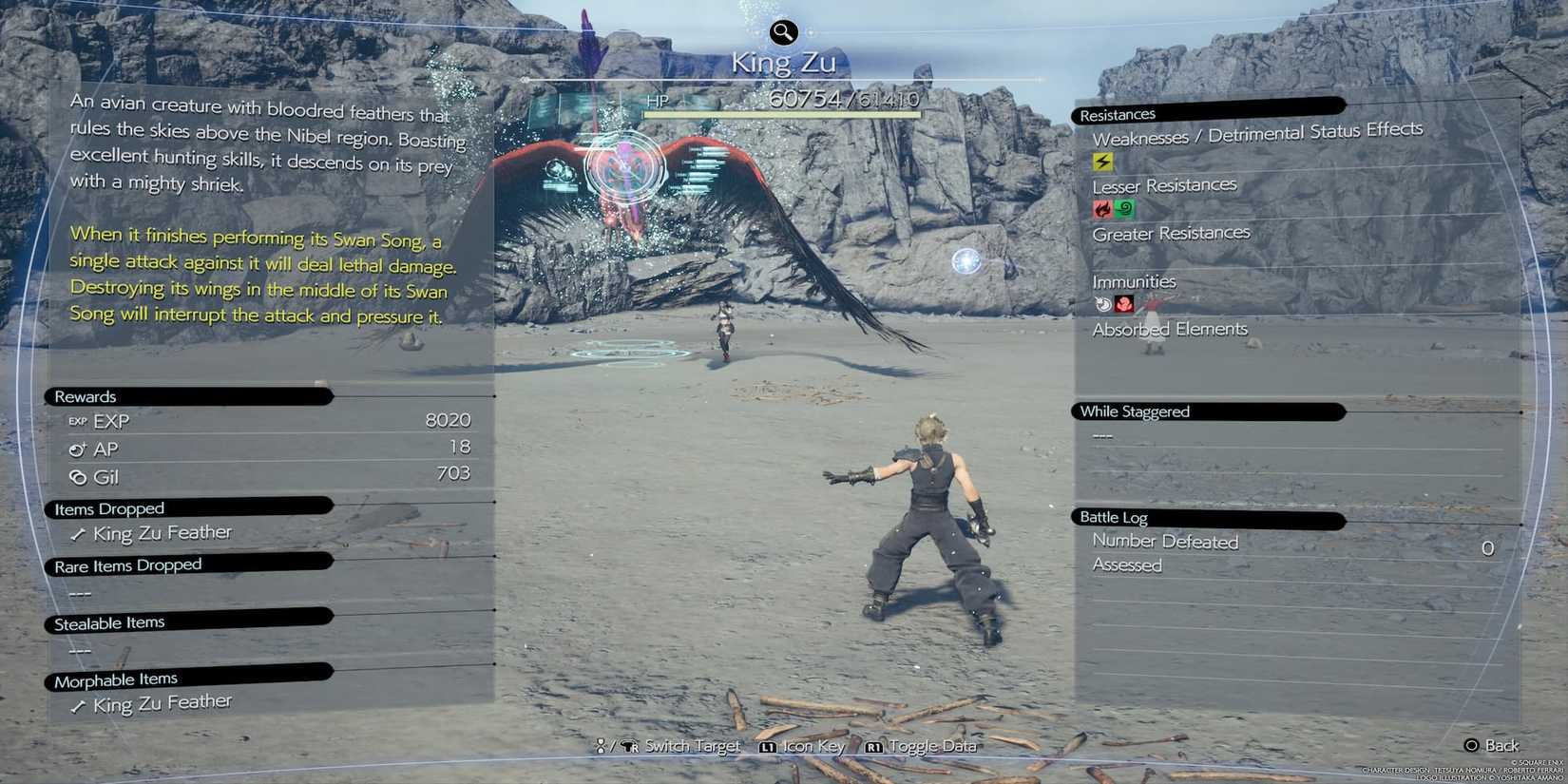Select King Zu Feather under Morphable Items
1568x784 pixels.
tap(160, 702)
